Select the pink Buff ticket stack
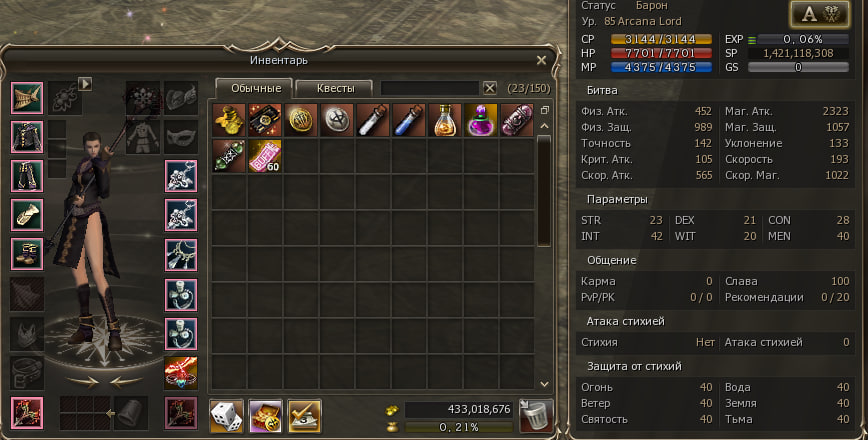The width and height of the screenshot is (868, 440). (265, 155)
